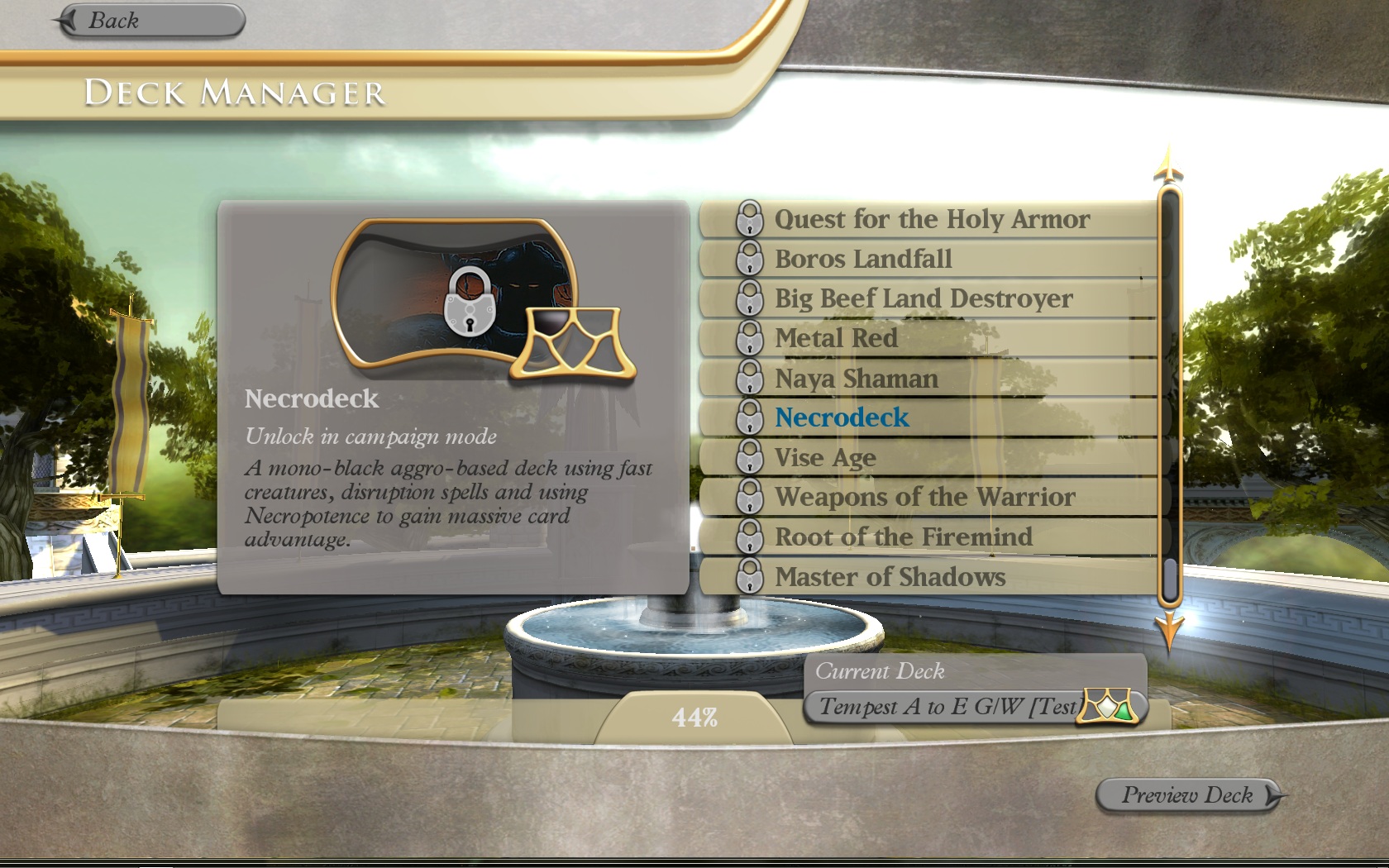Open the Preview Deck screen

point(1189,795)
